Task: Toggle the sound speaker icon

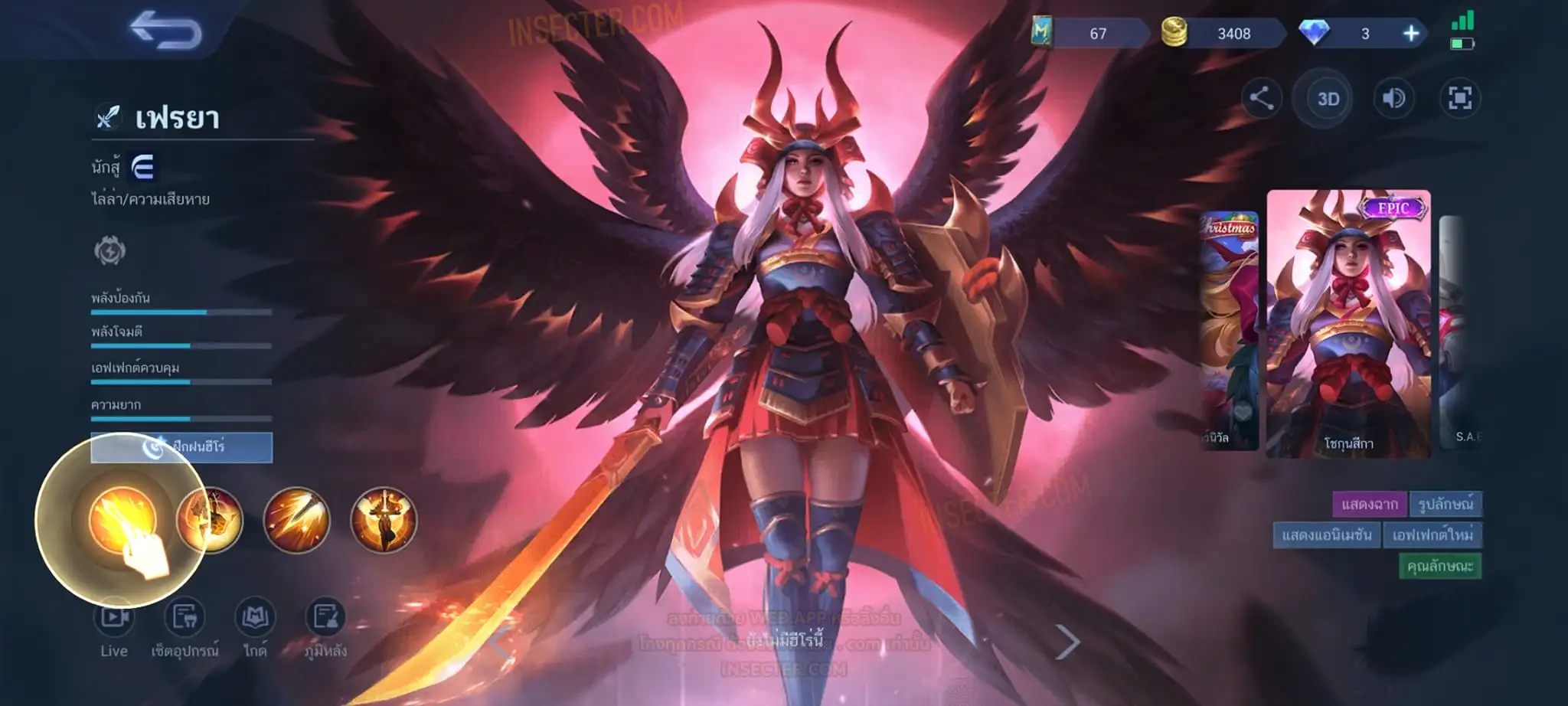Action: click(1393, 98)
